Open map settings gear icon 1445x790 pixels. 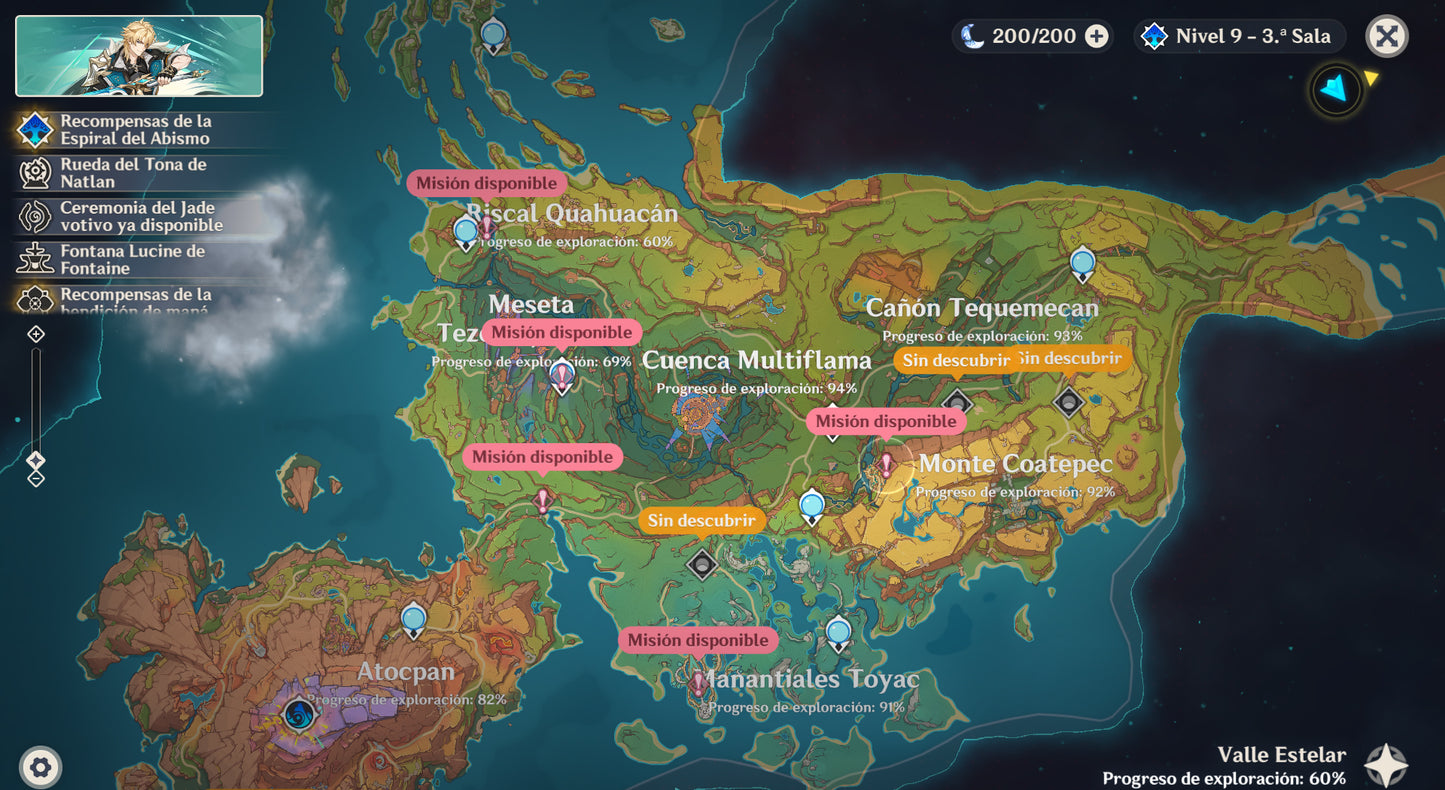[41, 767]
